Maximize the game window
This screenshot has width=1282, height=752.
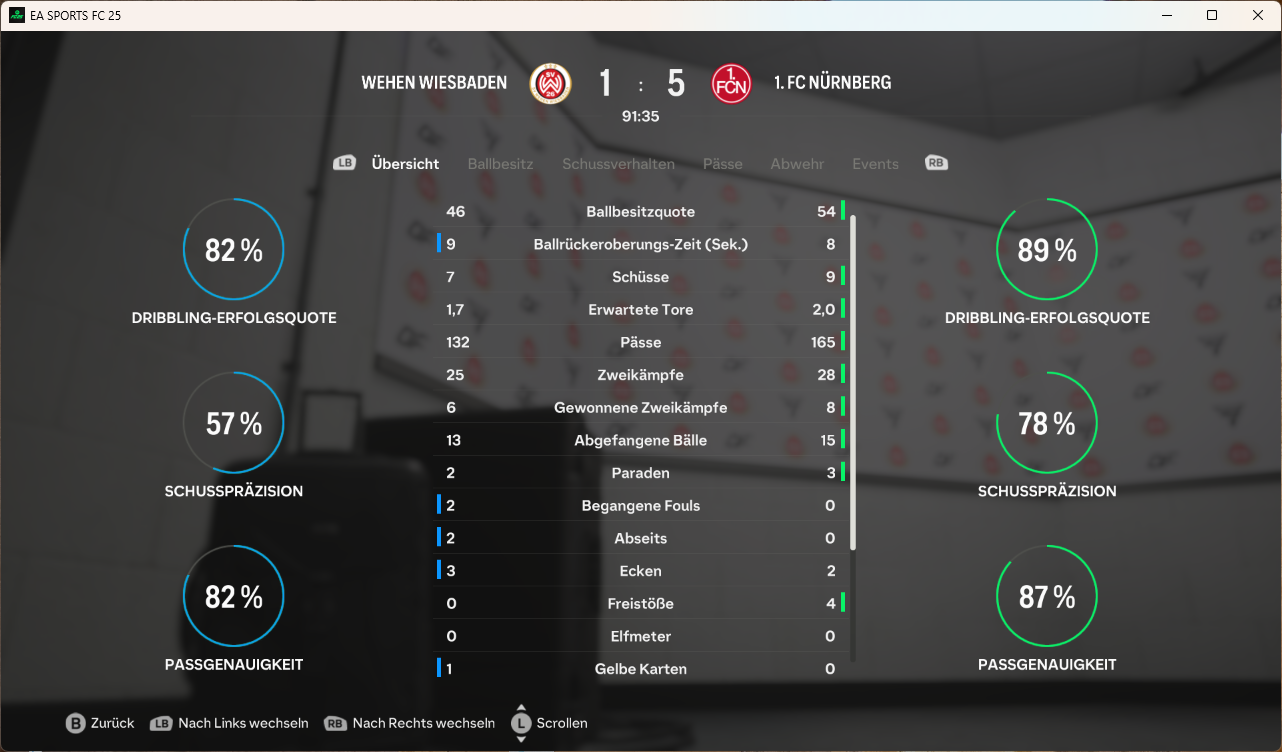(x=1212, y=15)
